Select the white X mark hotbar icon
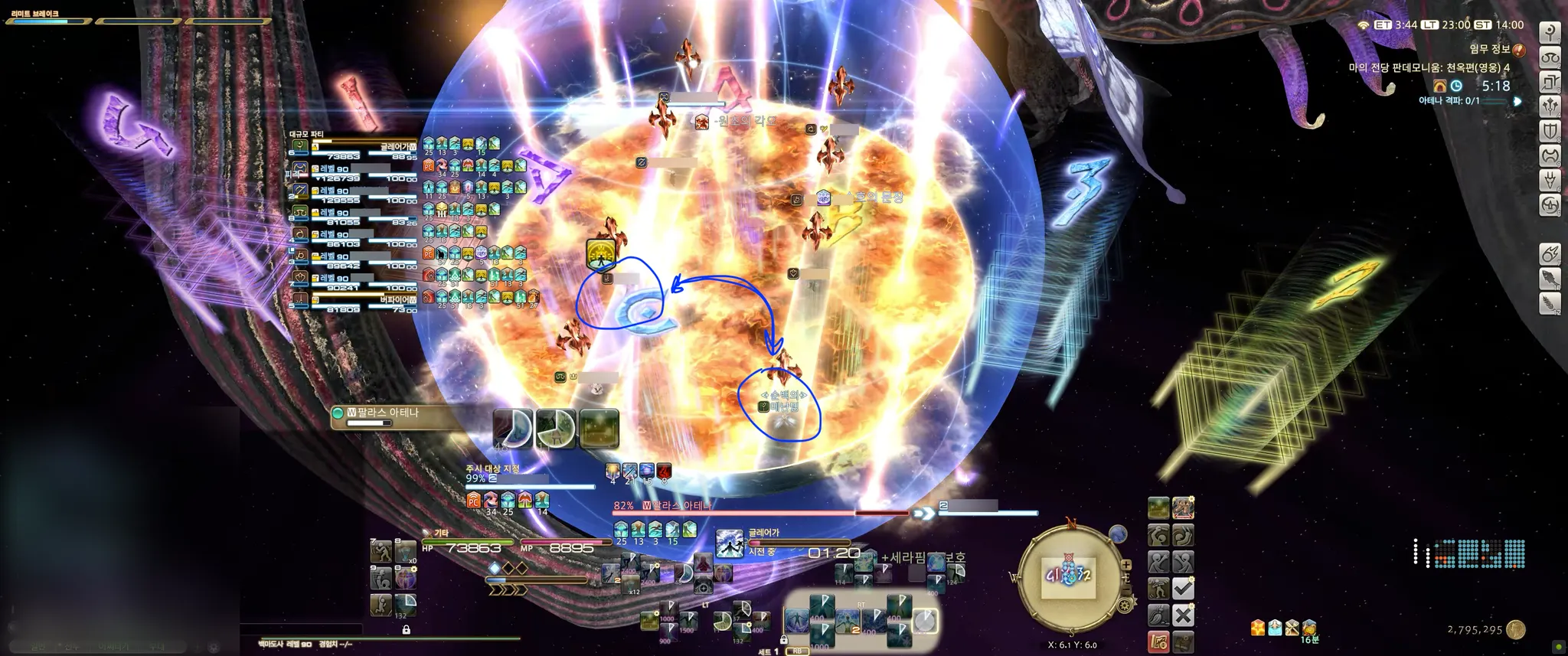The width and height of the screenshot is (1568, 656). click(1183, 615)
